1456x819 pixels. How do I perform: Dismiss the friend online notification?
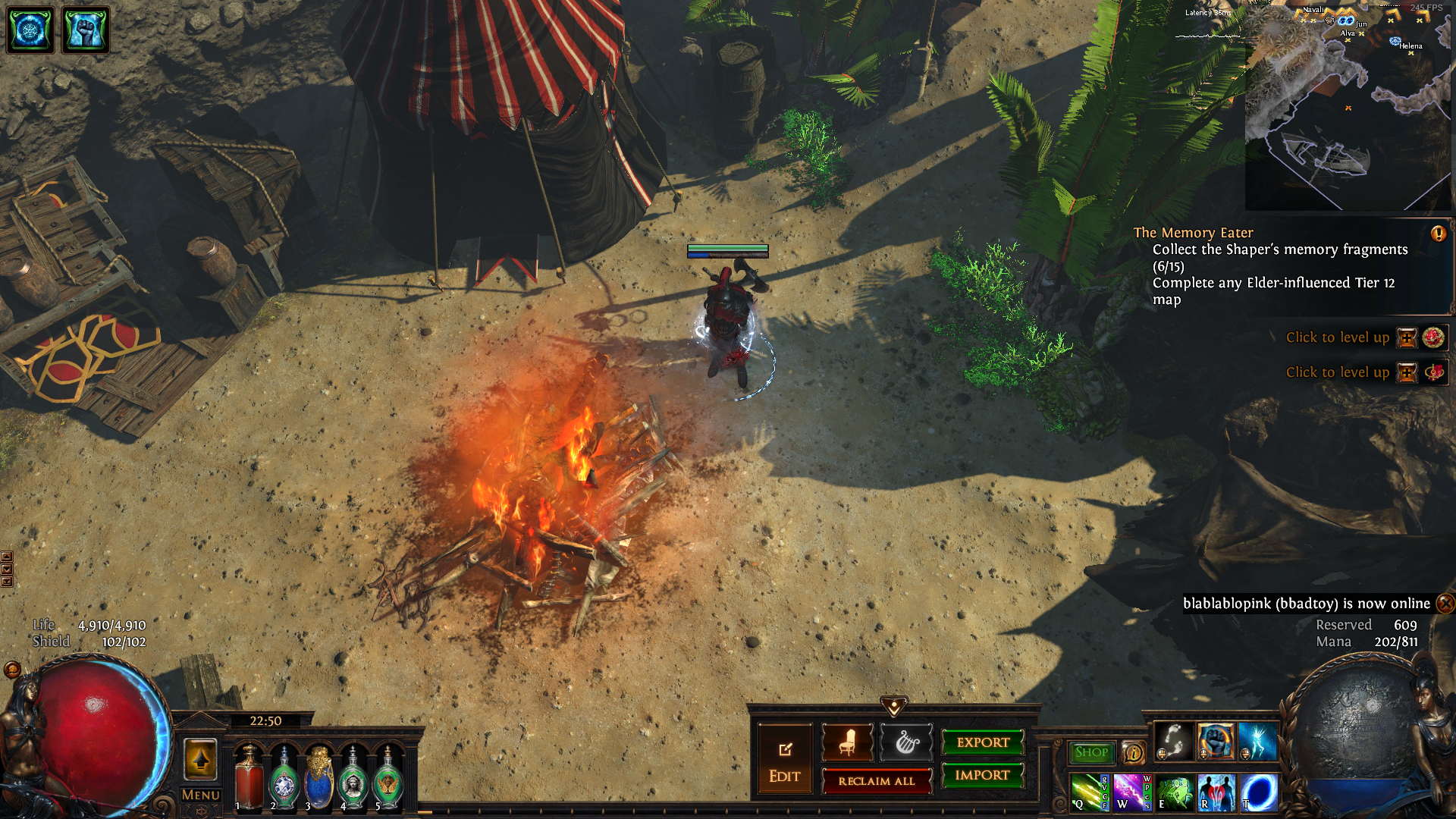1445,604
